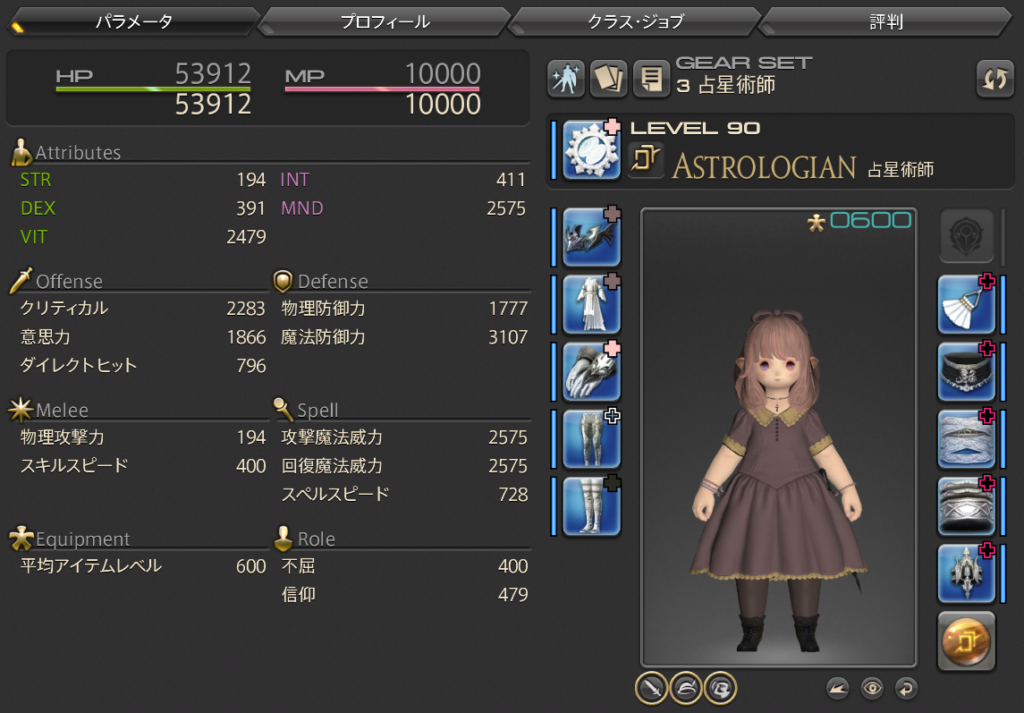1024x713 pixels.
Task: Switch to the クラス・ジョブ tab
Action: [x=636, y=21]
